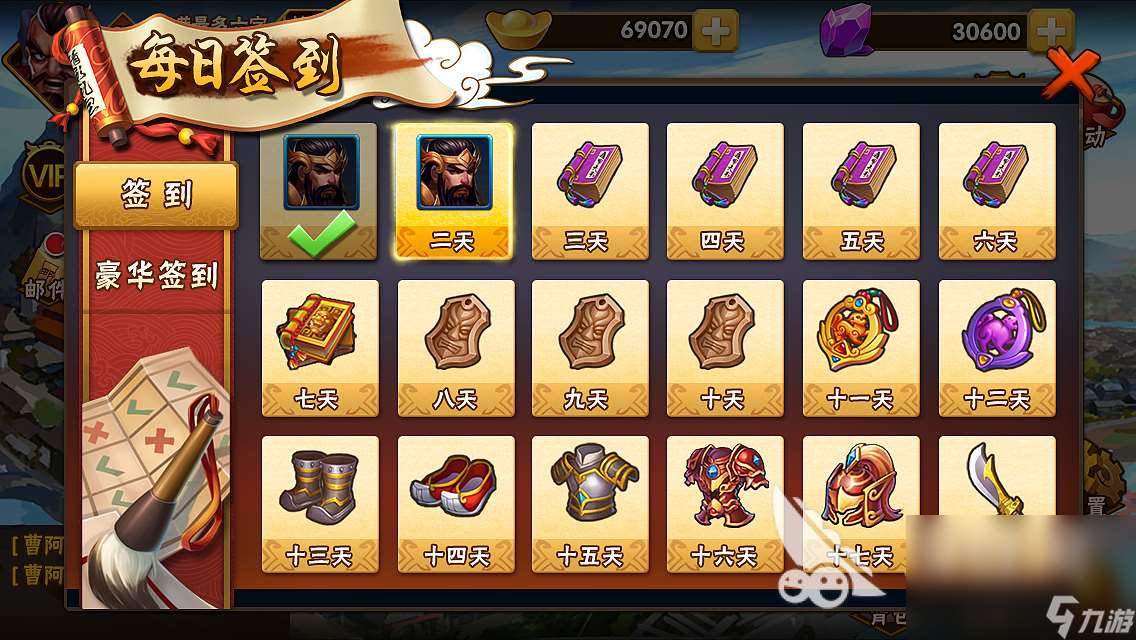Choose the 七天 golden book reward

tap(319, 347)
